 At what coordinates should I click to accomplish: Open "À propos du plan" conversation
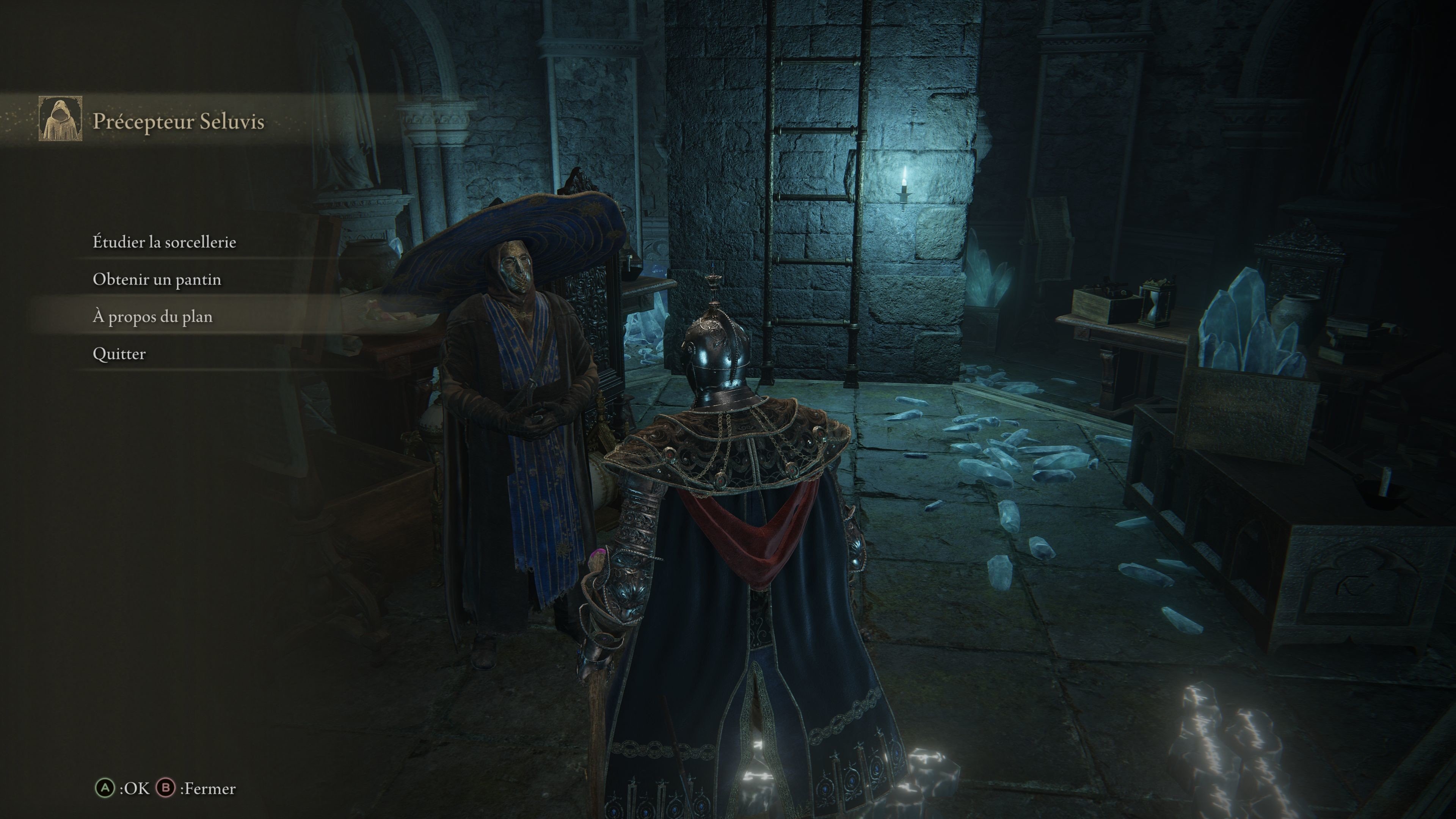152,317
